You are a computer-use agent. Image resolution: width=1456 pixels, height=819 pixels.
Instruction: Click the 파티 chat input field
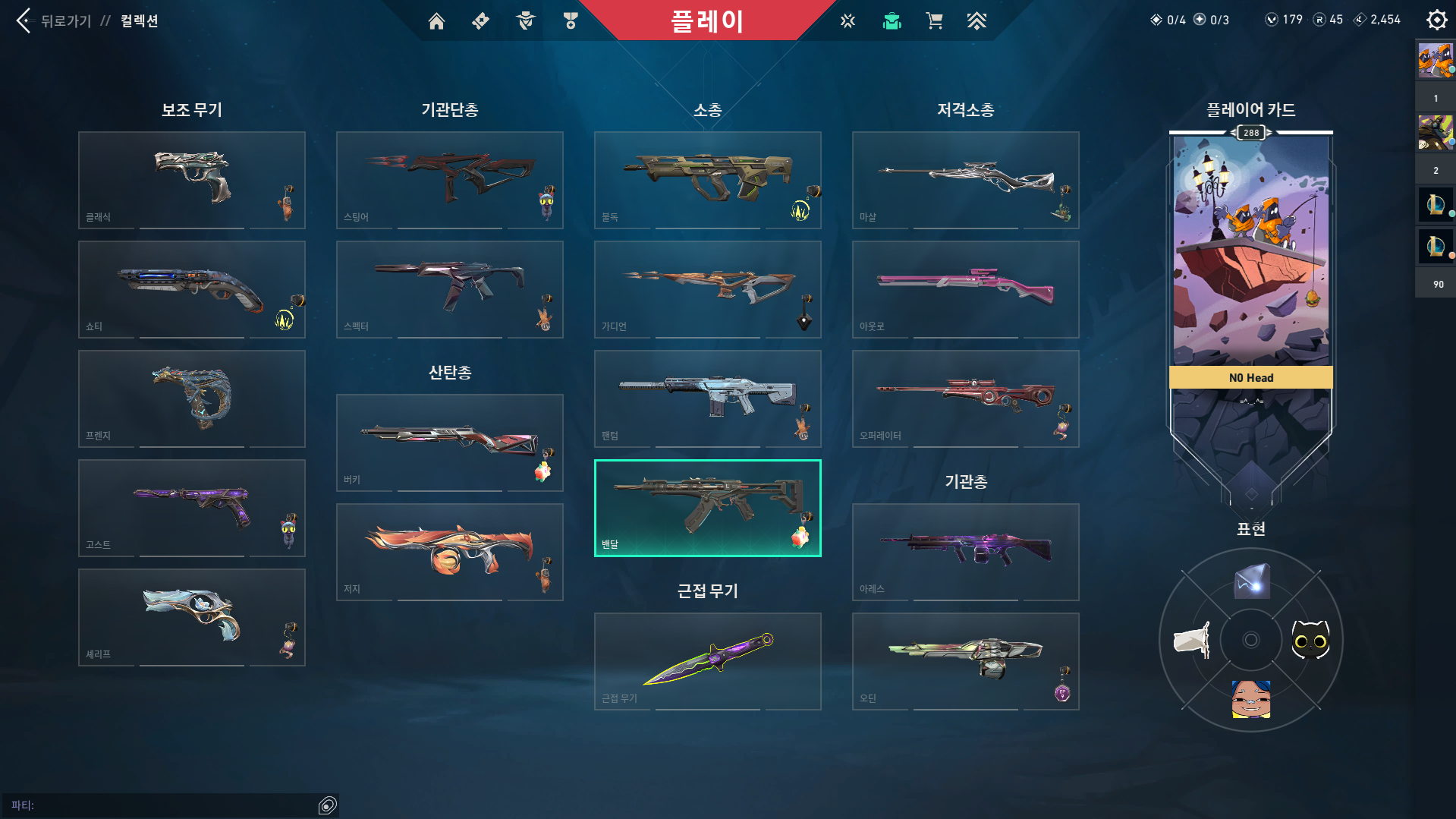pyautogui.click(x=167, y=804)
